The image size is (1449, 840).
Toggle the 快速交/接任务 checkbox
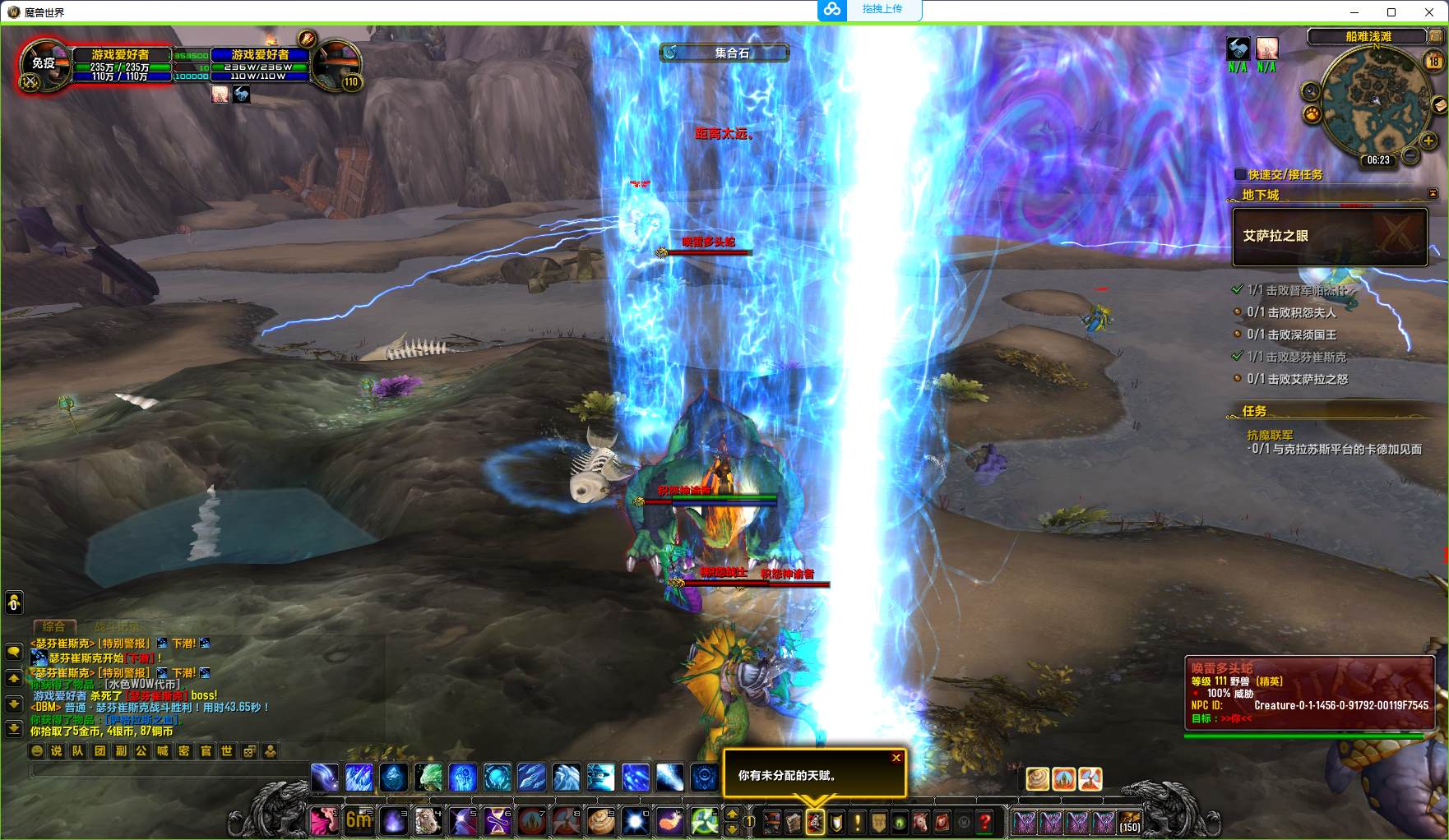[1241, 174]
